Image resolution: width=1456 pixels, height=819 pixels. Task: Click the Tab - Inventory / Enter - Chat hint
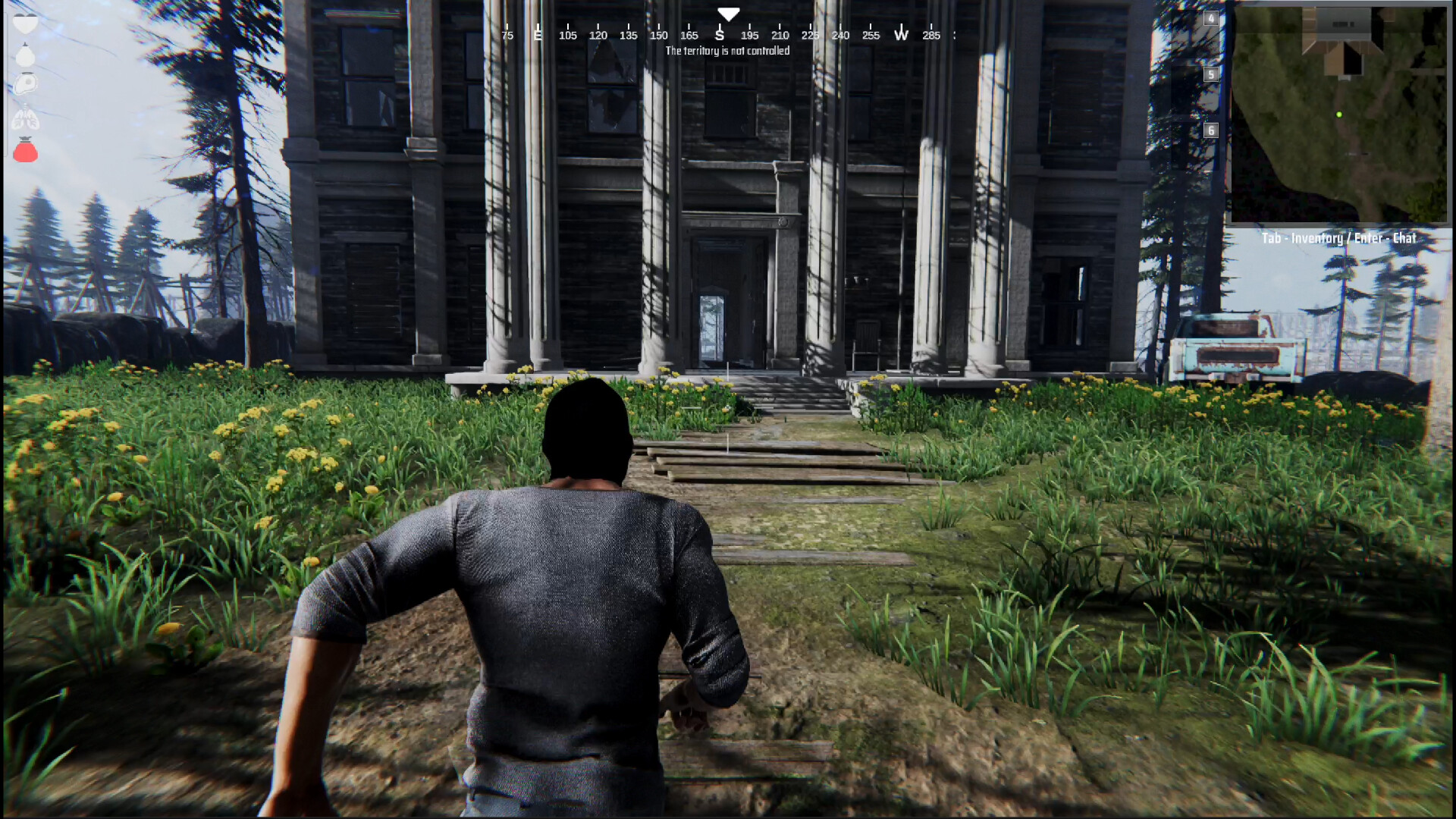tap(1338, 237)
